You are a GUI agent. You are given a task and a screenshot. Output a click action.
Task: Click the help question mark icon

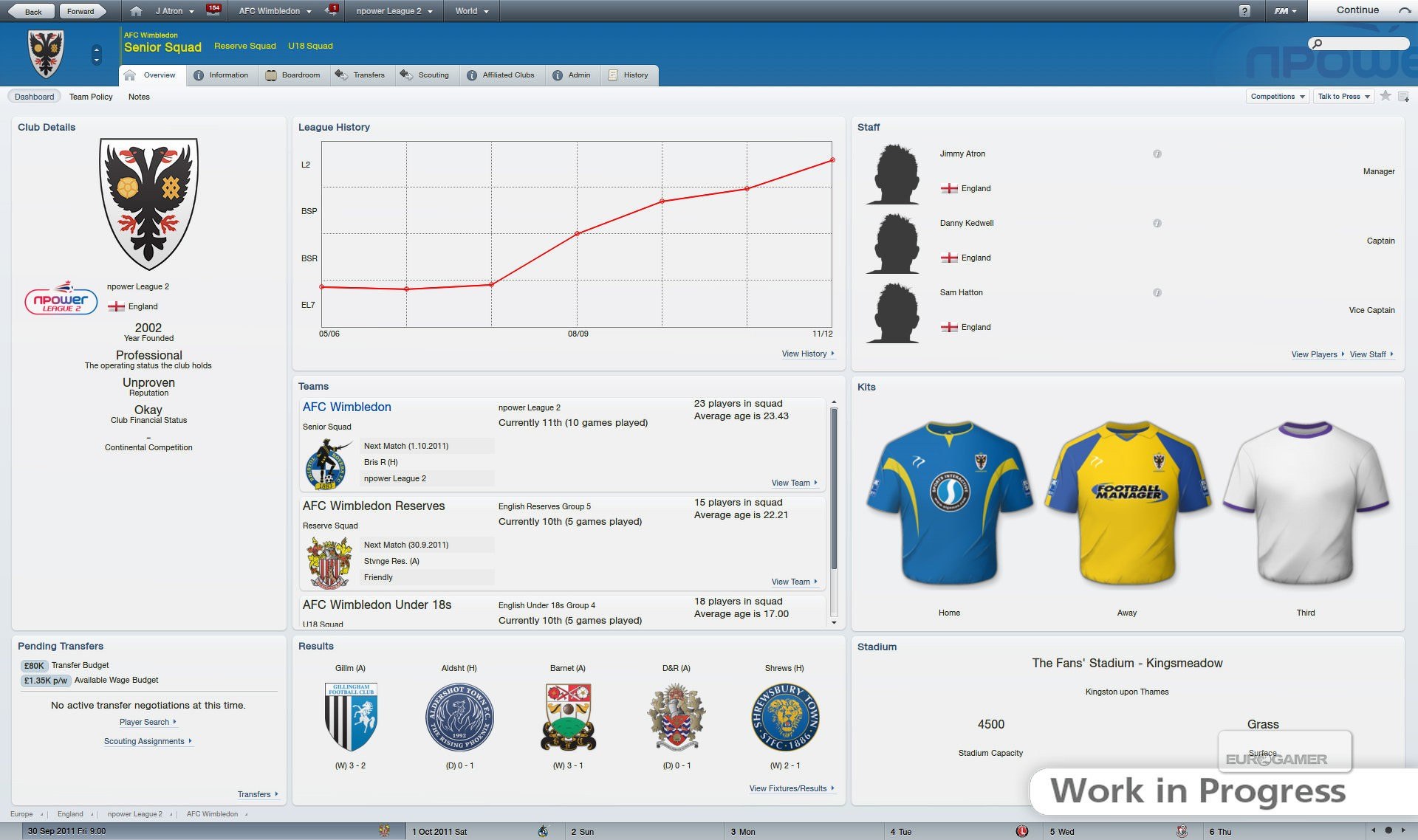coord(1247,10)
